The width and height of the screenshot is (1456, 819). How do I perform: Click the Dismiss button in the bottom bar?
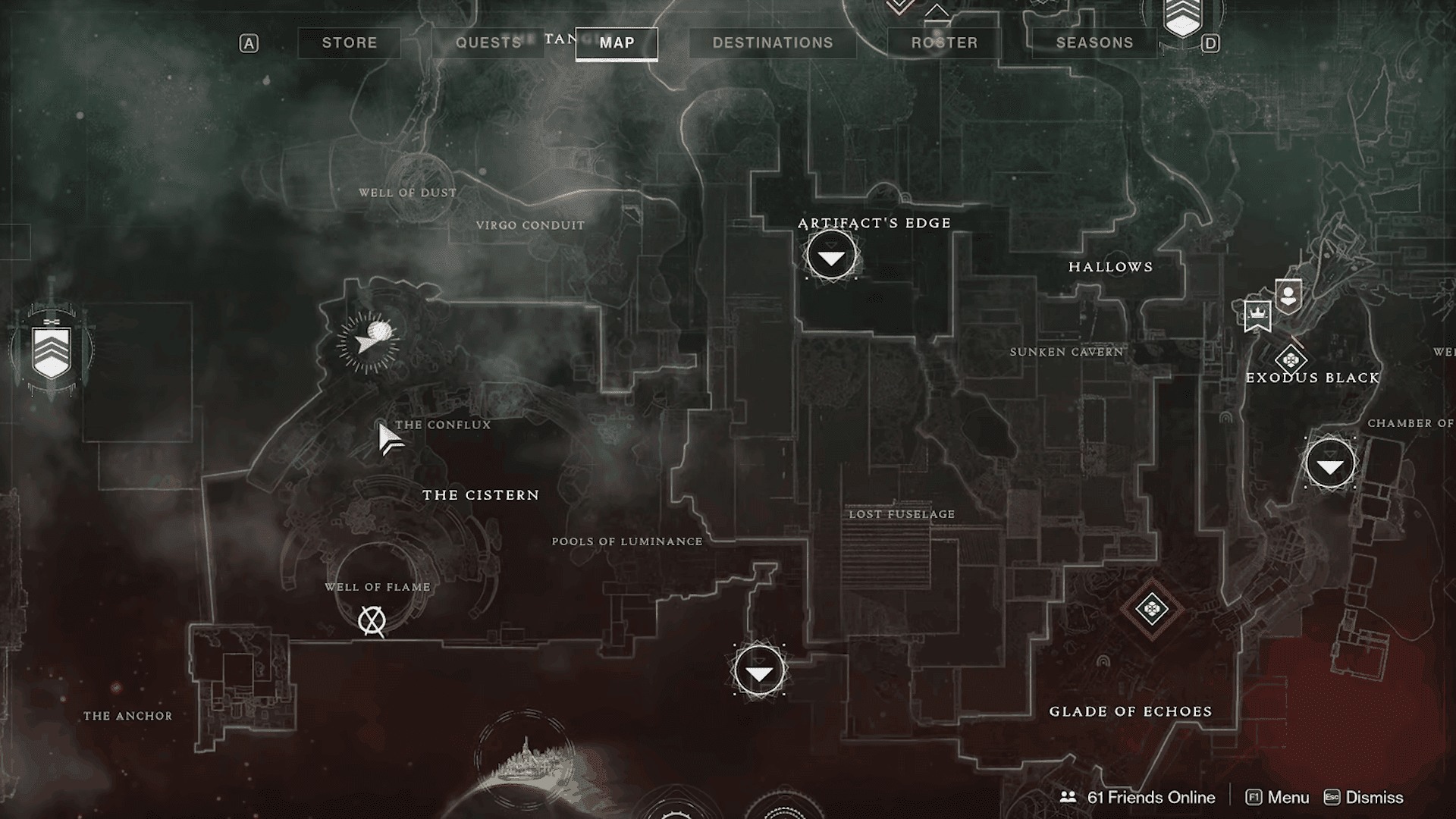click(1374, 798)
